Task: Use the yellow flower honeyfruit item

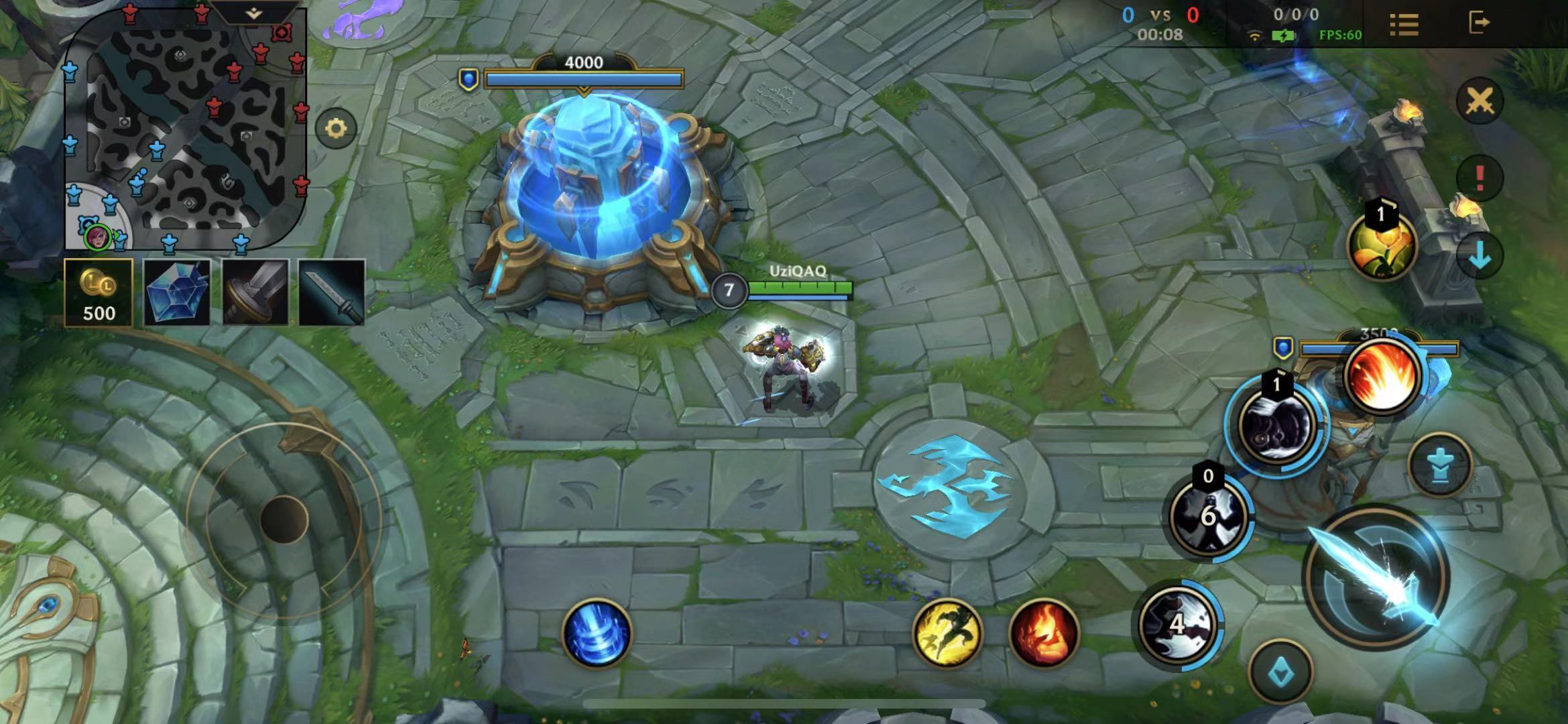Action: [1382, 246]
